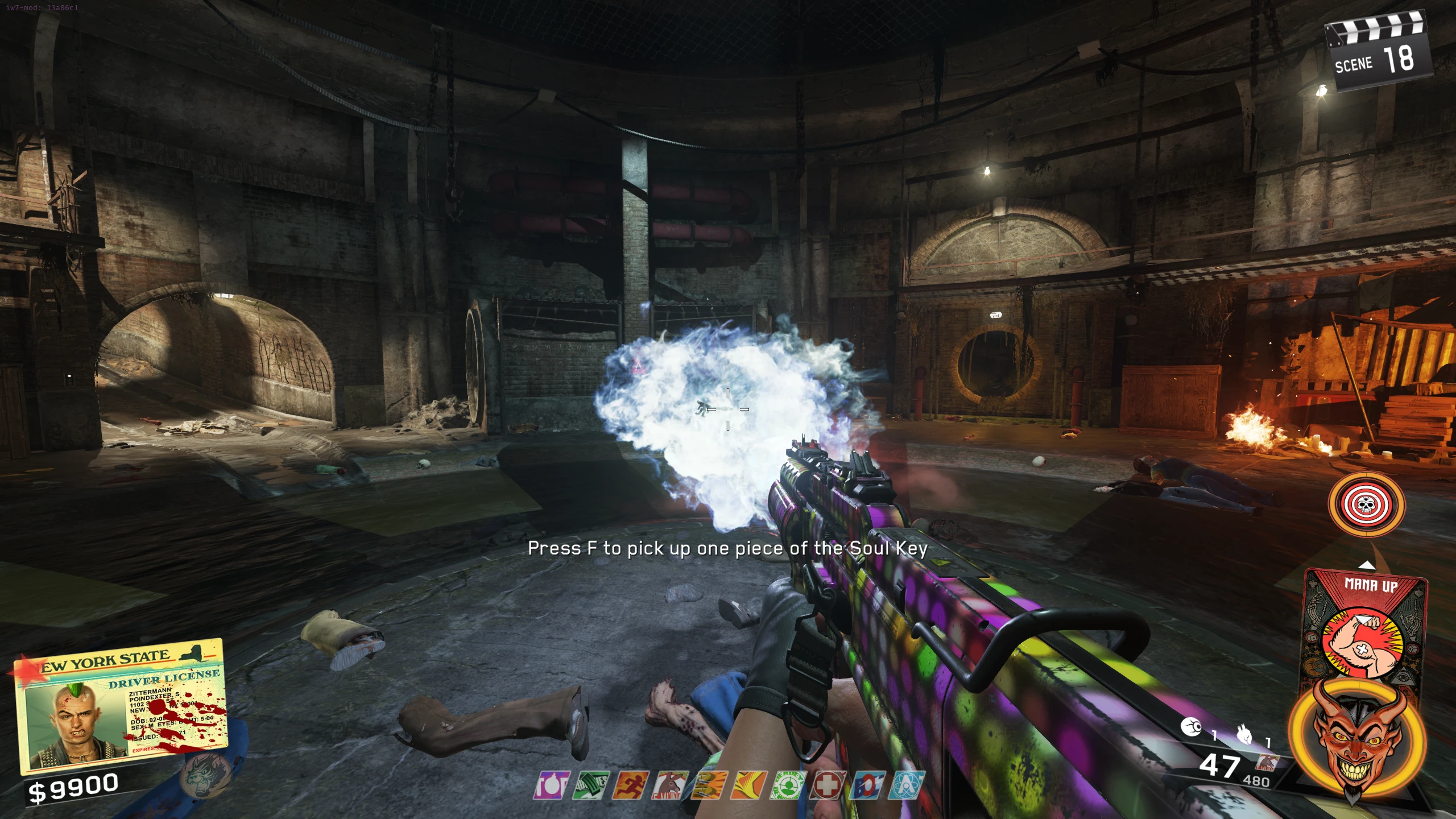
Task: Click the golden fists perk icon
Action: 709,785
